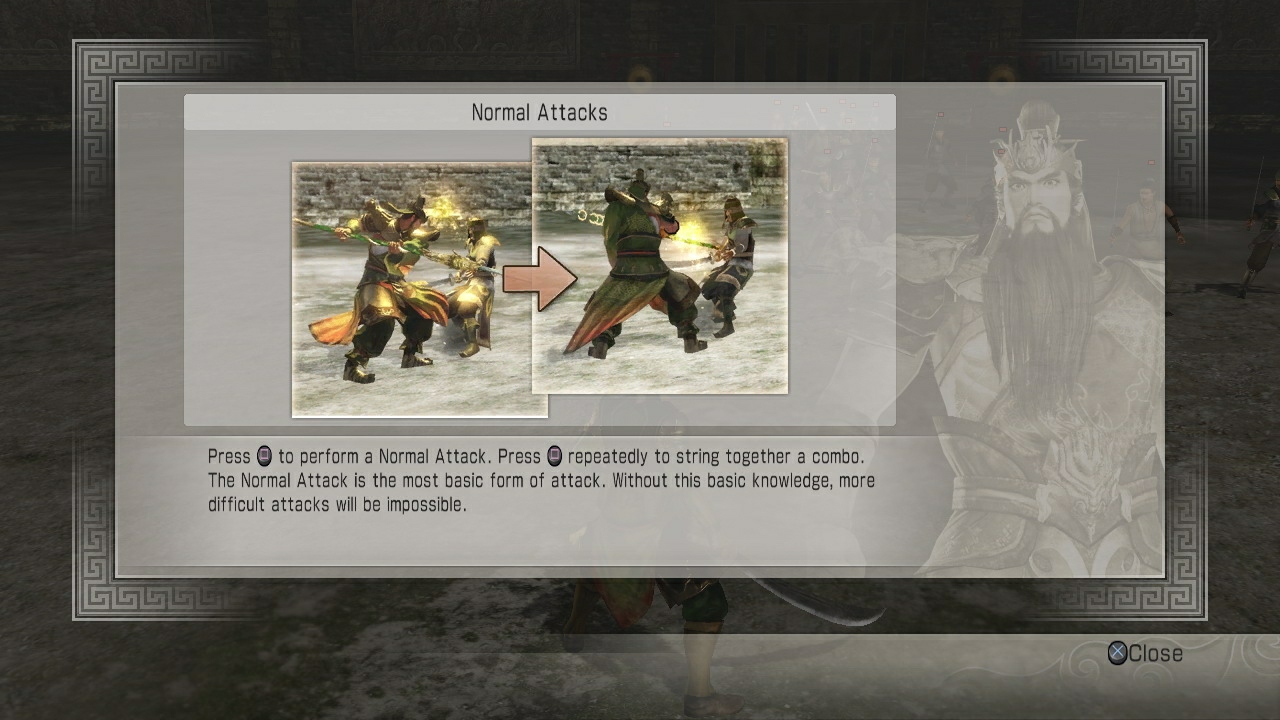Viewport: 1280px width, 720px height.
Task: Click the word Close at bottom right
Action: pos(1155,654)
